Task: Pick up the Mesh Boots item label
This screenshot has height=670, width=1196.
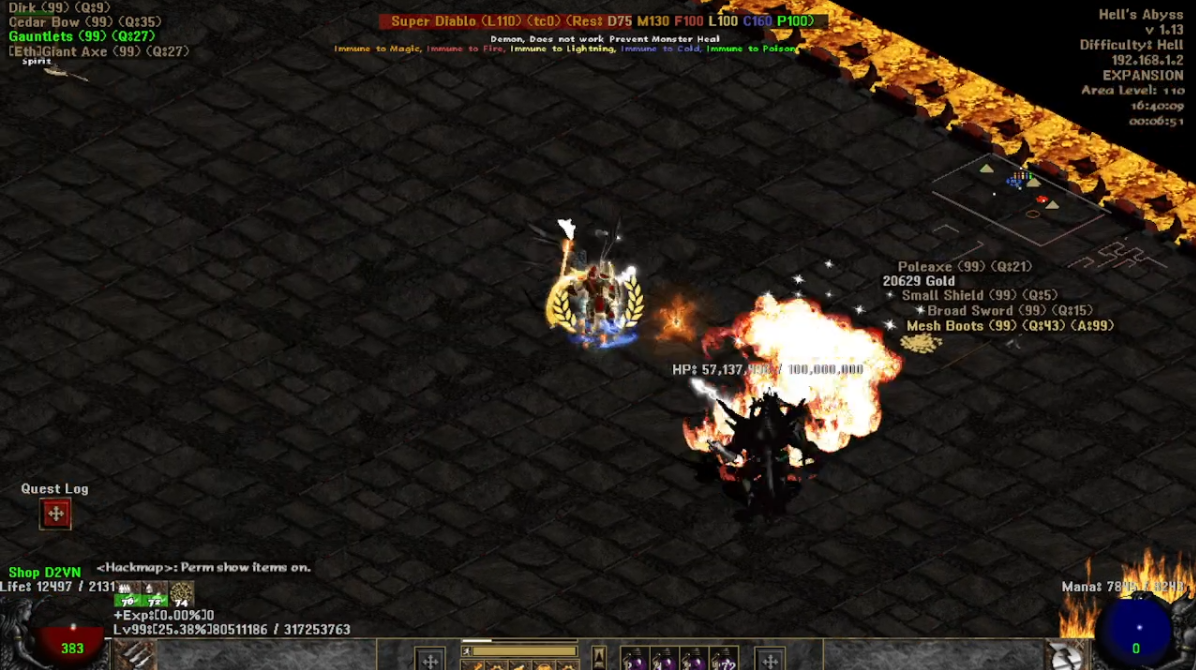Action: pos(1009,326)
